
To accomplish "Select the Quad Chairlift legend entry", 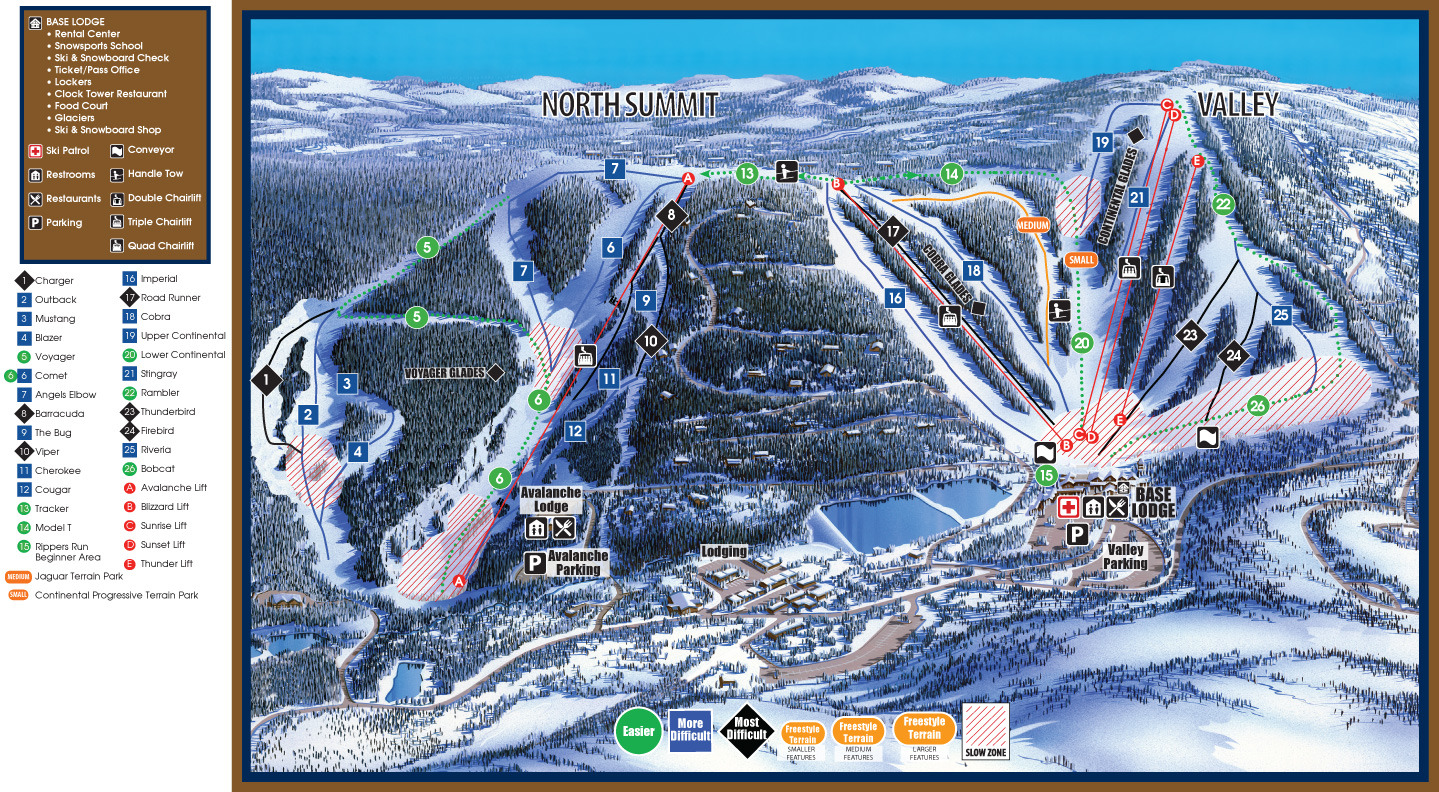I will coord(160,246).
